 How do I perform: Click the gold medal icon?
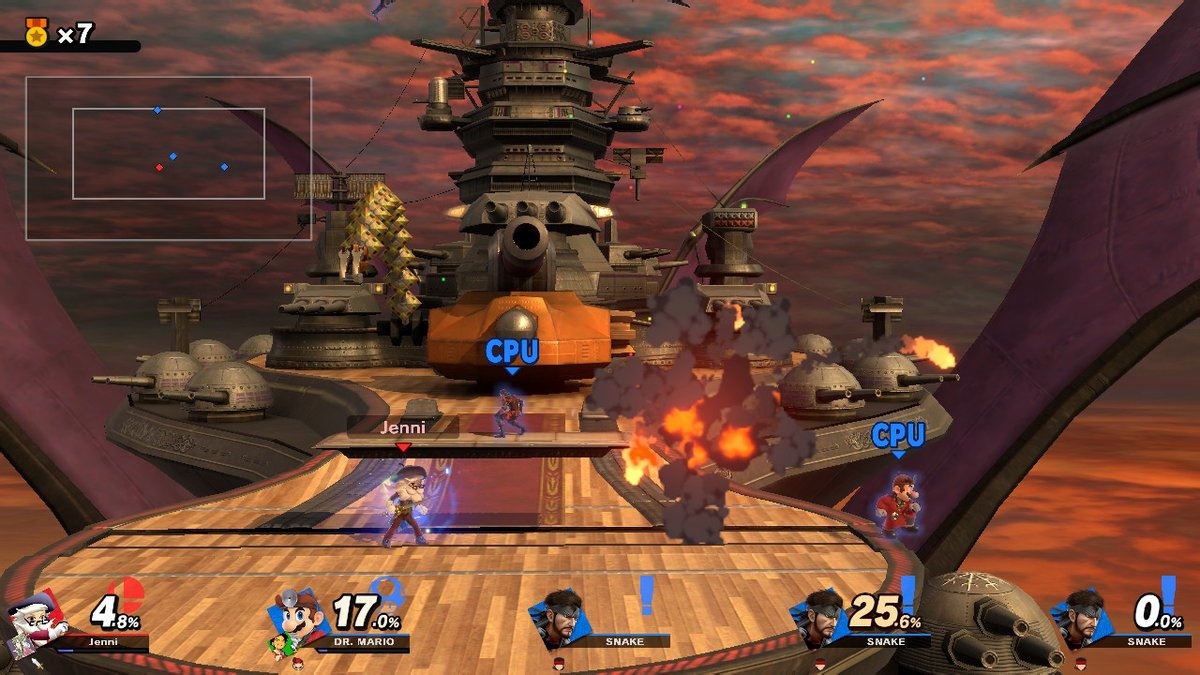tap(37, 33)
